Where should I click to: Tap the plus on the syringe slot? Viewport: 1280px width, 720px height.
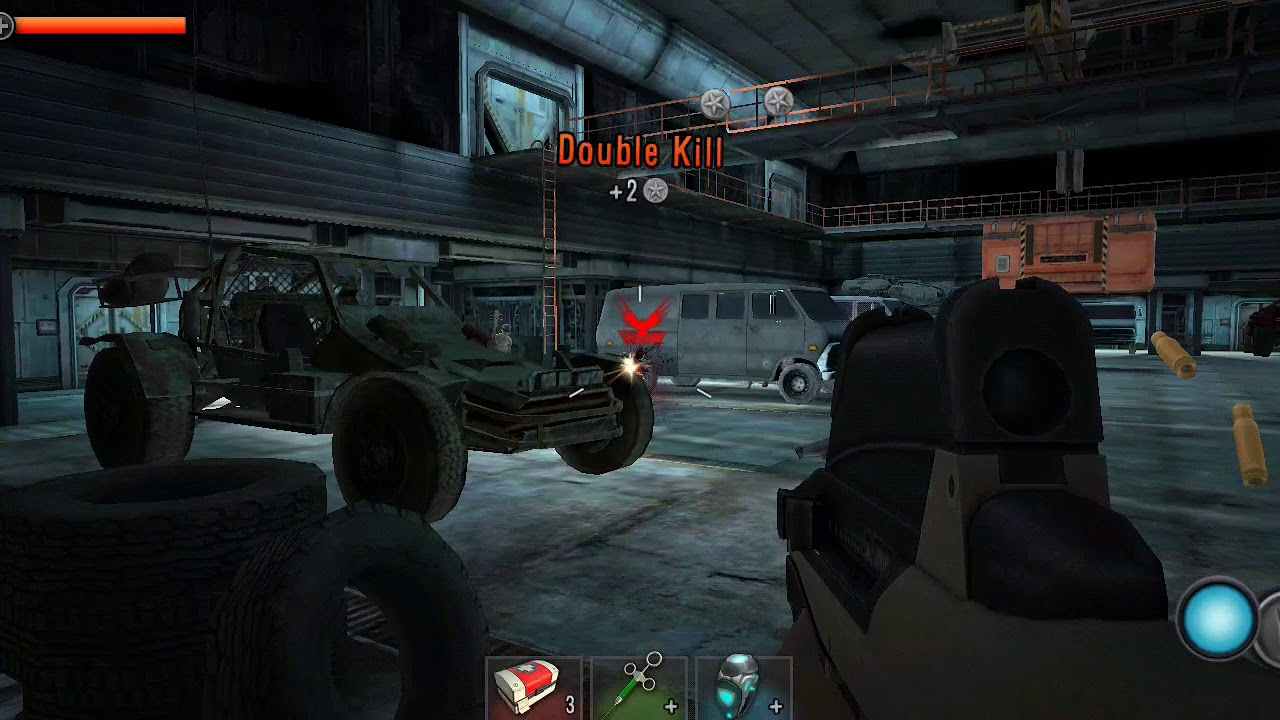click(x=670, y=704)
